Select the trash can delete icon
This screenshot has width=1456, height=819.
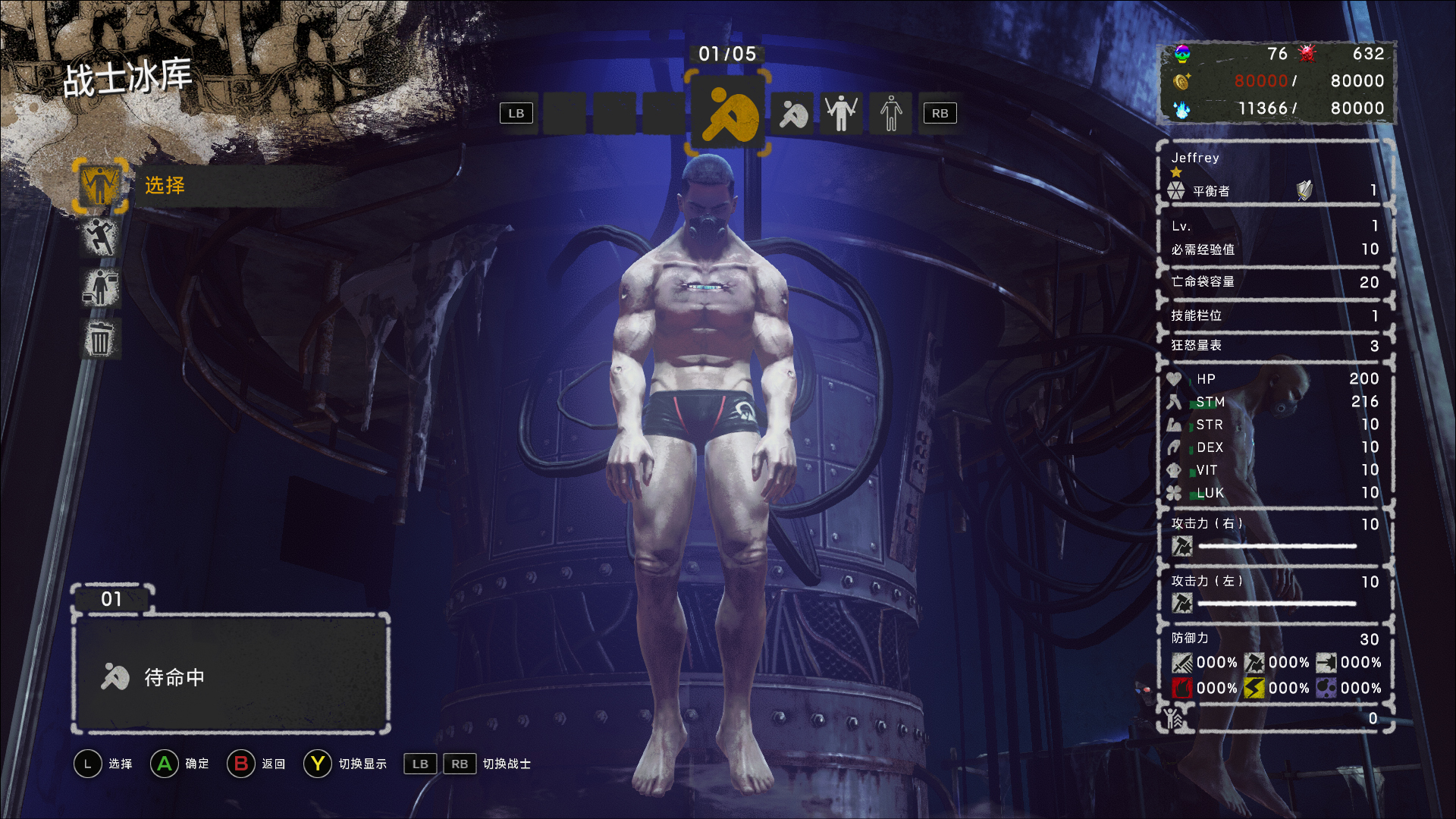(x=101, y=339)
